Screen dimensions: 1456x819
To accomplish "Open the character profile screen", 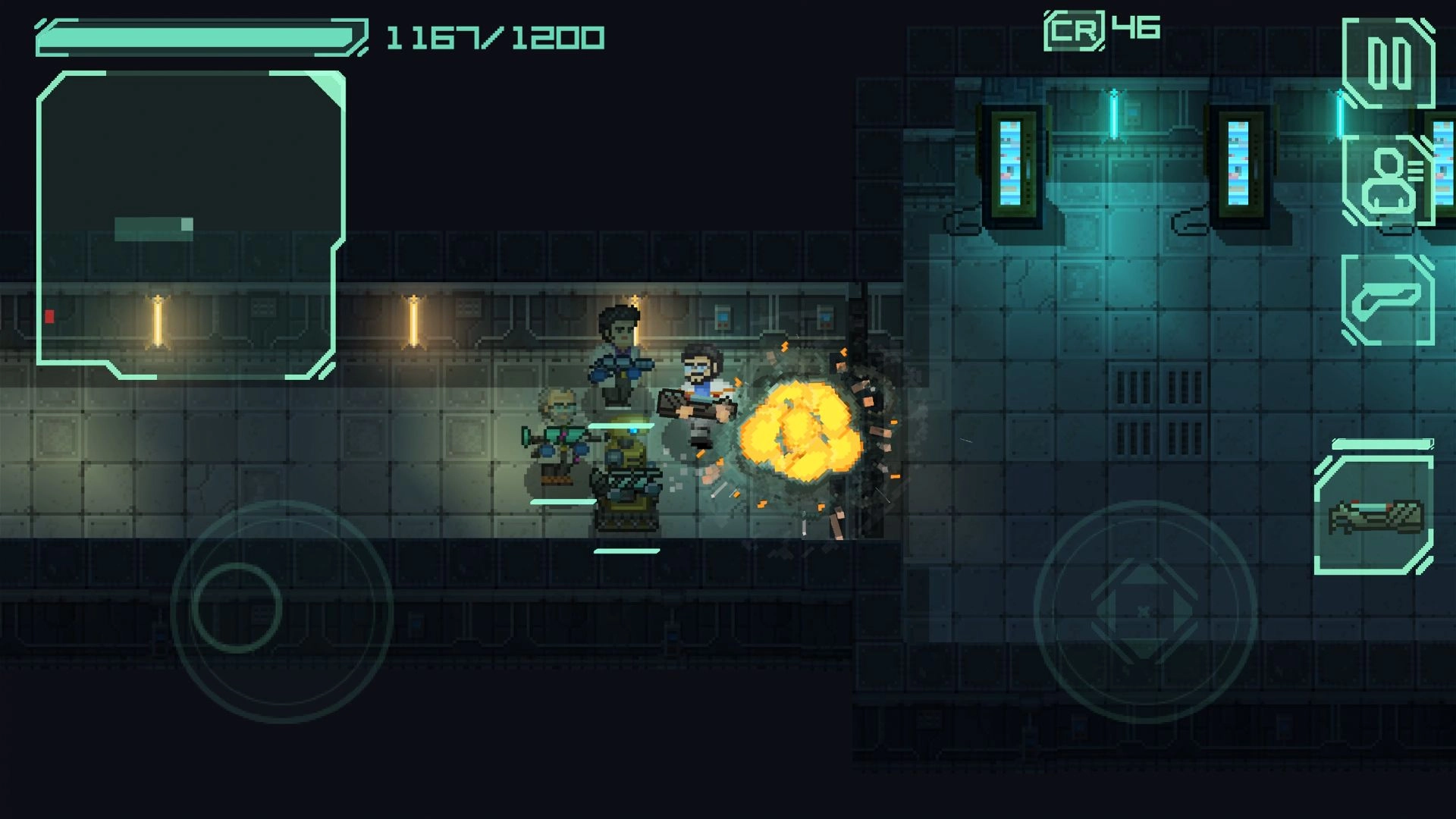I will coord(1388,181).
